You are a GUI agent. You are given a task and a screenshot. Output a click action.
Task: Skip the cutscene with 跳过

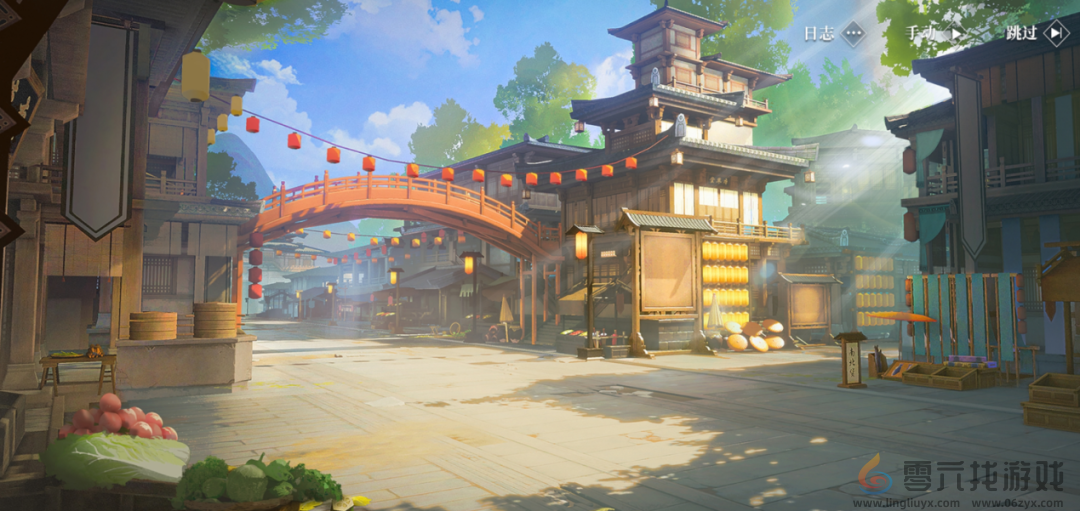[1037, 33]
